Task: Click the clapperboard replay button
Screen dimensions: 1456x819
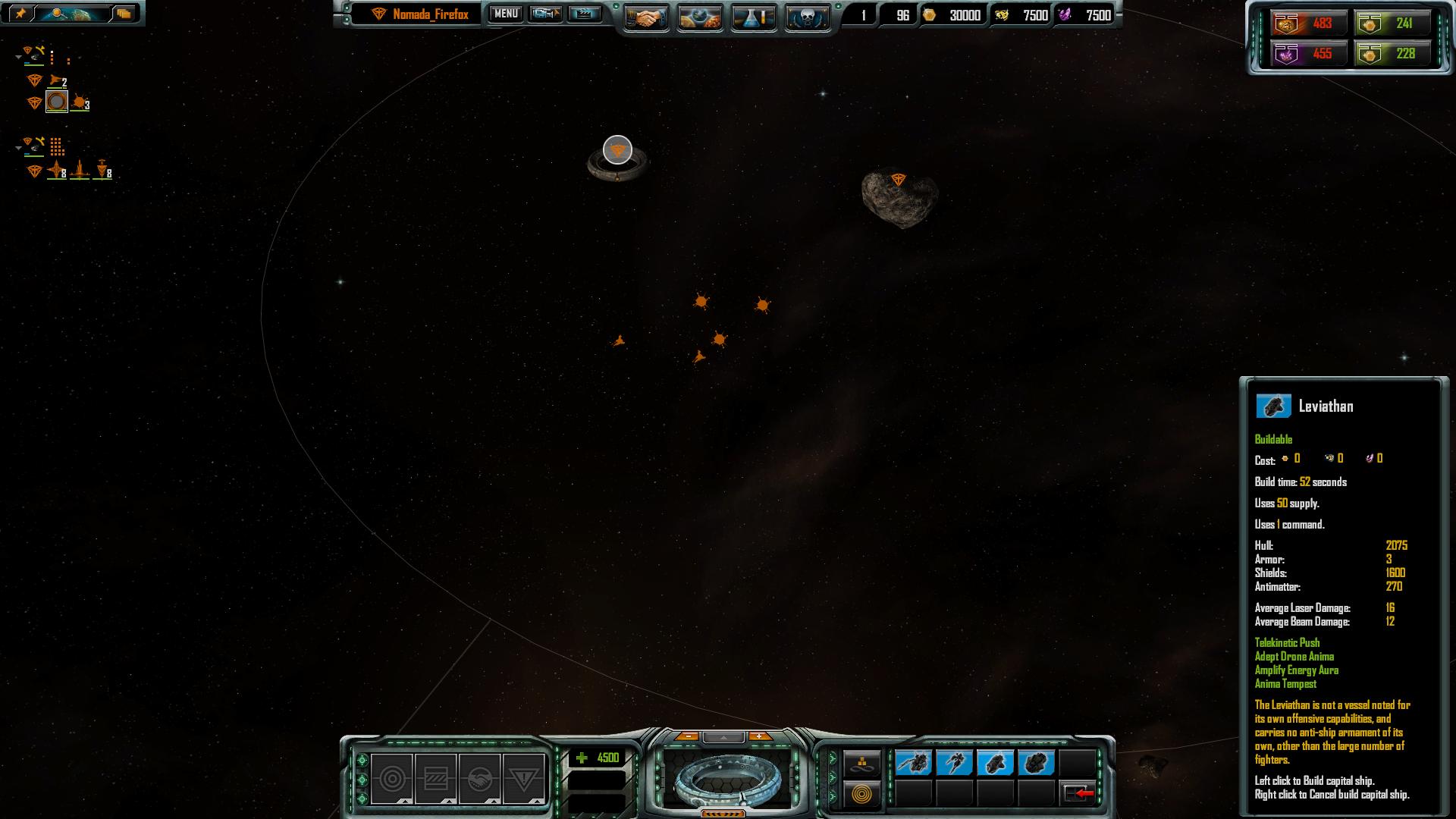Action: (x=585, y=14)
